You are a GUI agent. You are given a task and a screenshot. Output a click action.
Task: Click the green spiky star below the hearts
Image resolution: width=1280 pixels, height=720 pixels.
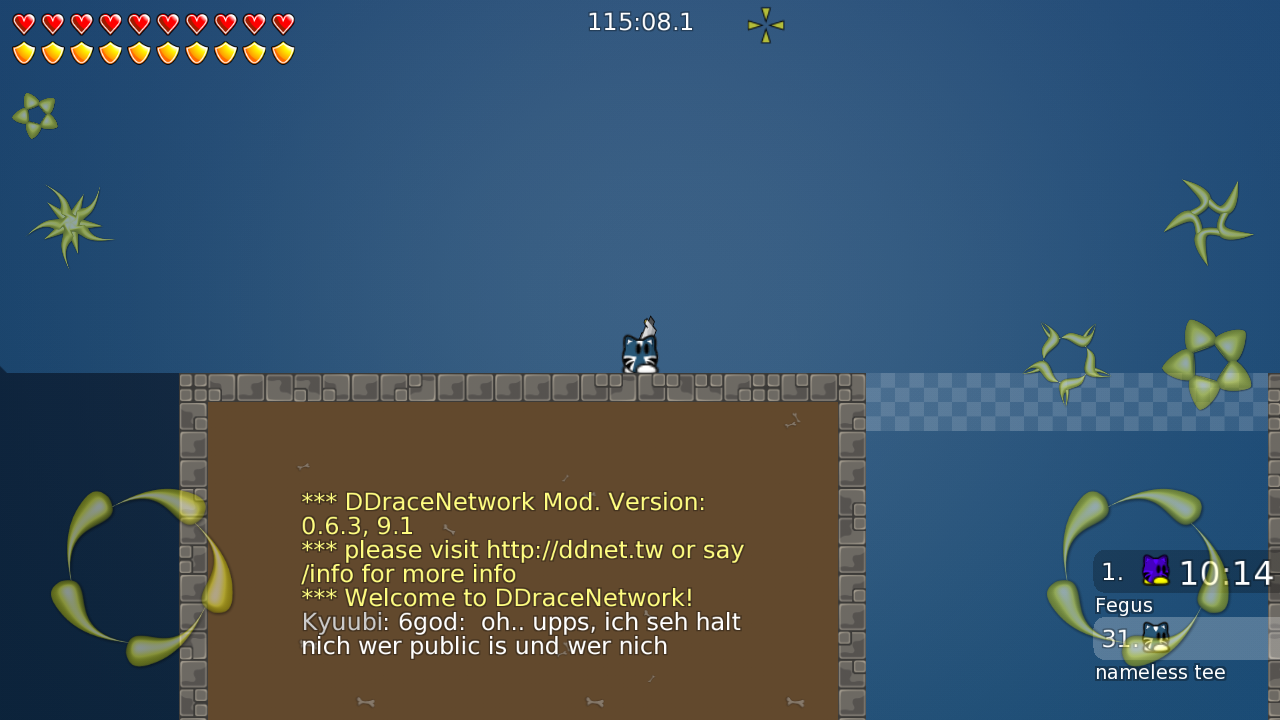pyautogui.click(x=70, y=224)
